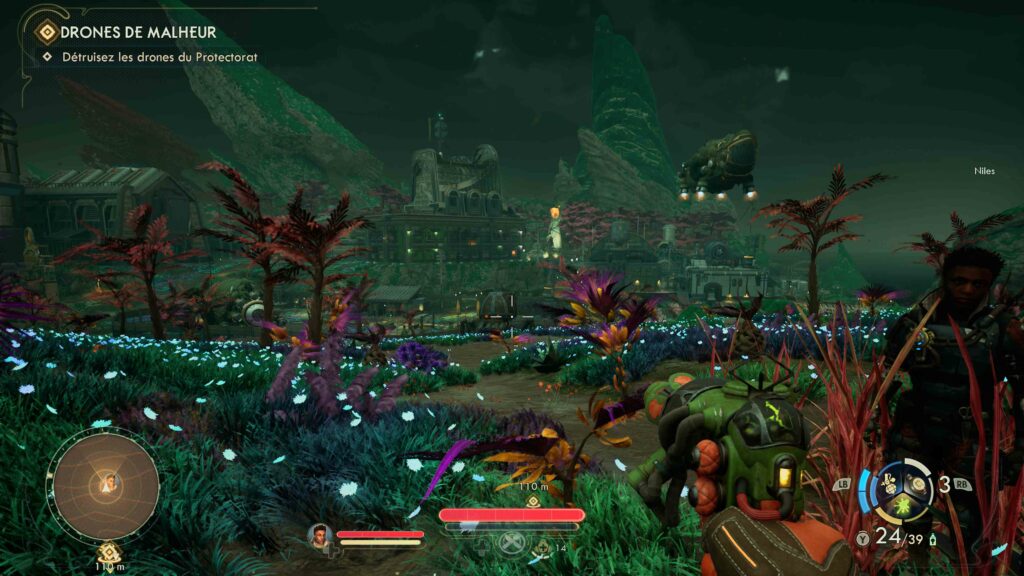Image resolution: width=1024 pixels, height=576 pixels.
Task: Click the circular minimap
Action: point(105,485)
